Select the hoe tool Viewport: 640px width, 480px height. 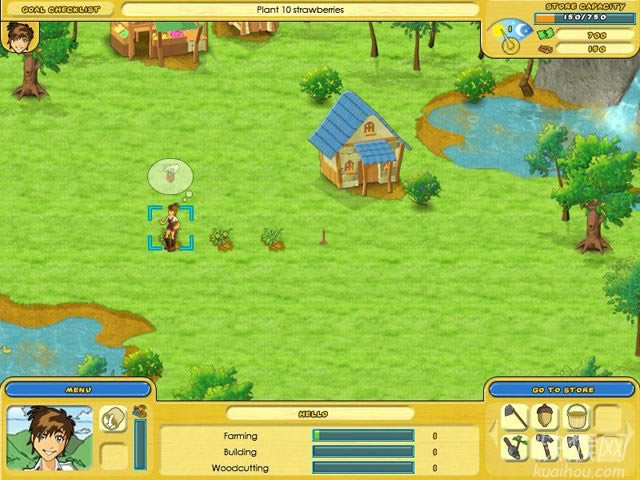click(x=515, y=417)
